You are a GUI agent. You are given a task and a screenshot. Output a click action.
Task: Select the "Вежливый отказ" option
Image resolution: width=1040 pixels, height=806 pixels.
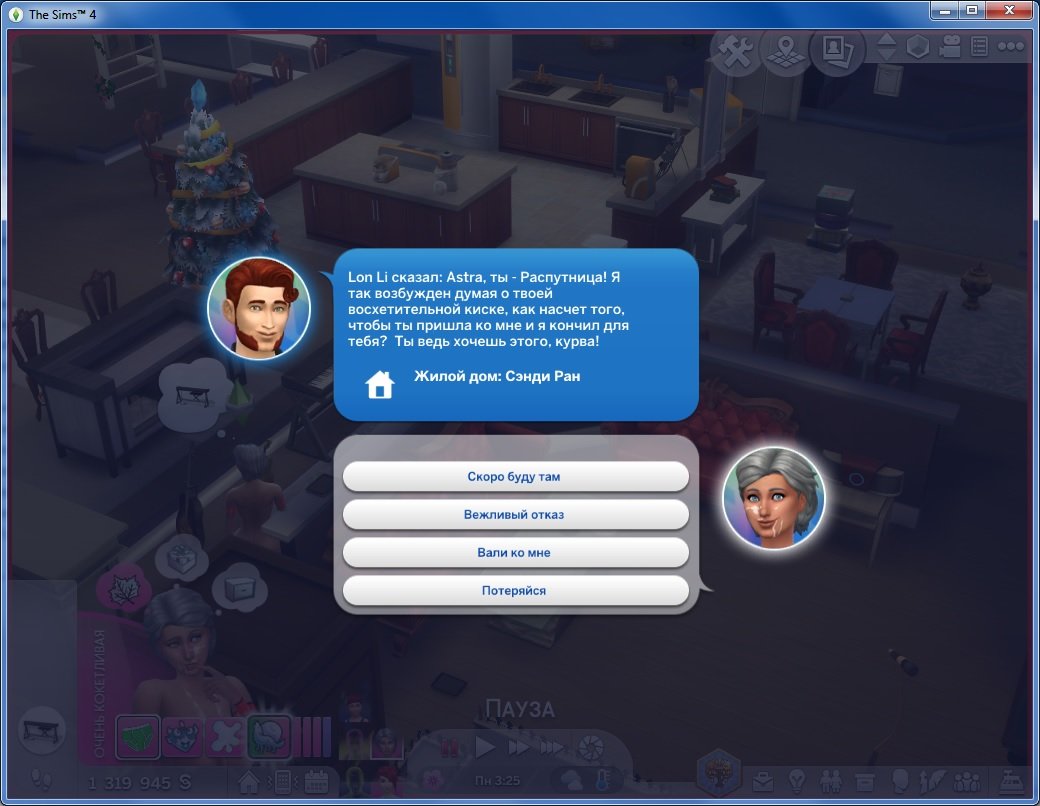click(515, 515)
